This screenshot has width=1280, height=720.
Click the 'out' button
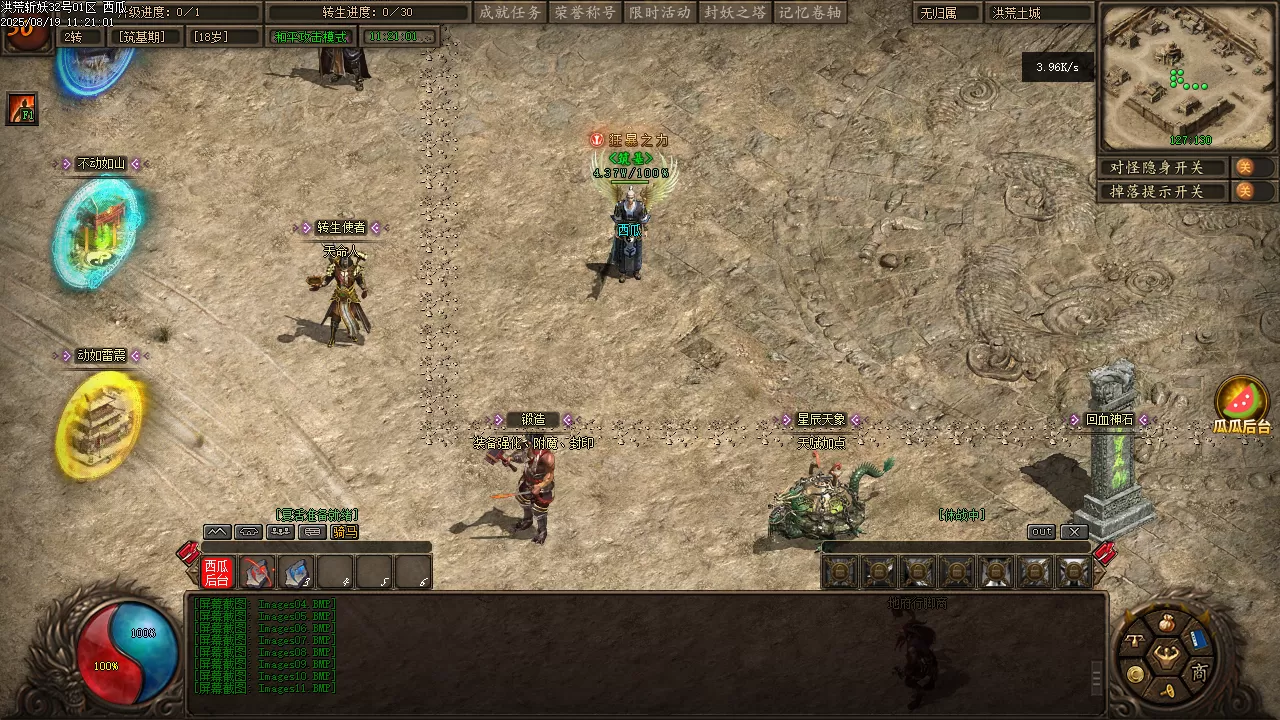[x=1041, y=532]
